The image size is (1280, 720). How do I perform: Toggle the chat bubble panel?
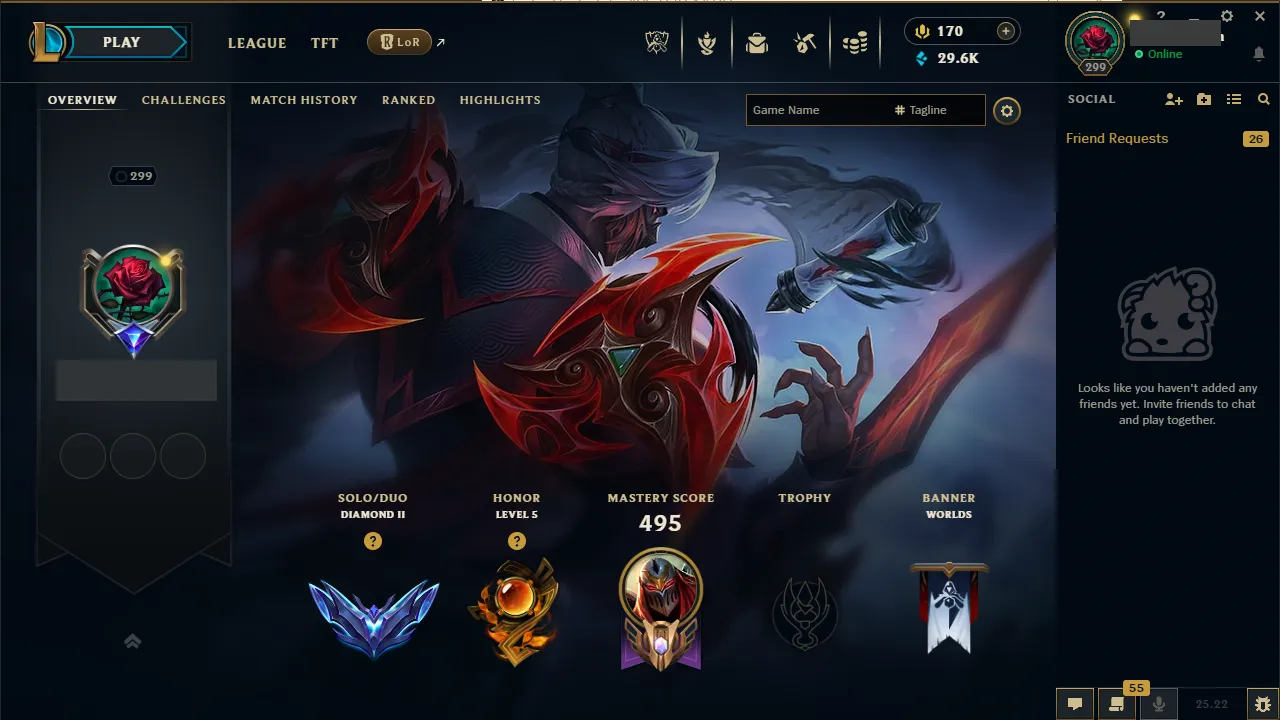(1074, 703)
